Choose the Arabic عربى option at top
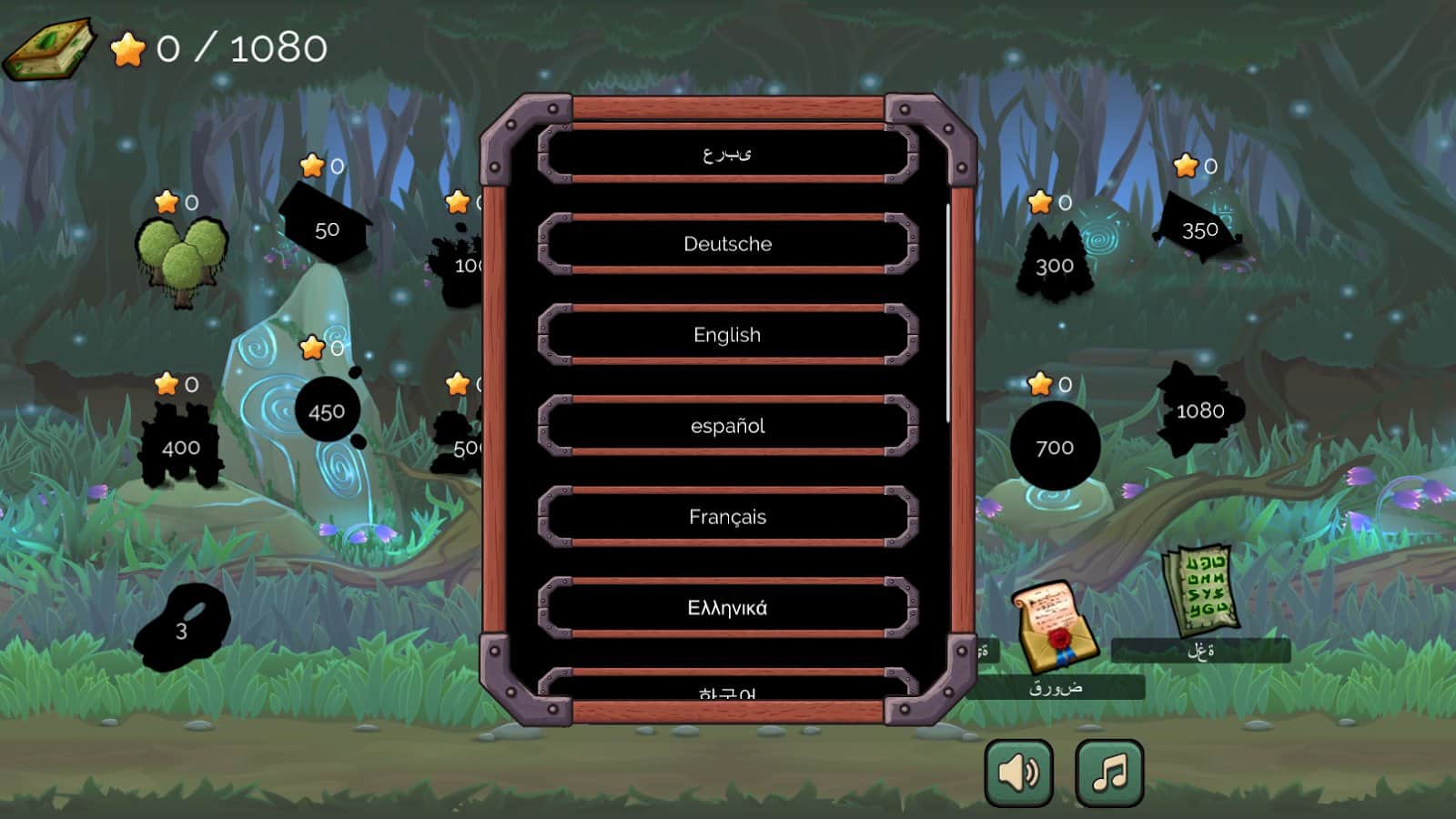The height and width of the screenshot is (819, 1456). 725,152
